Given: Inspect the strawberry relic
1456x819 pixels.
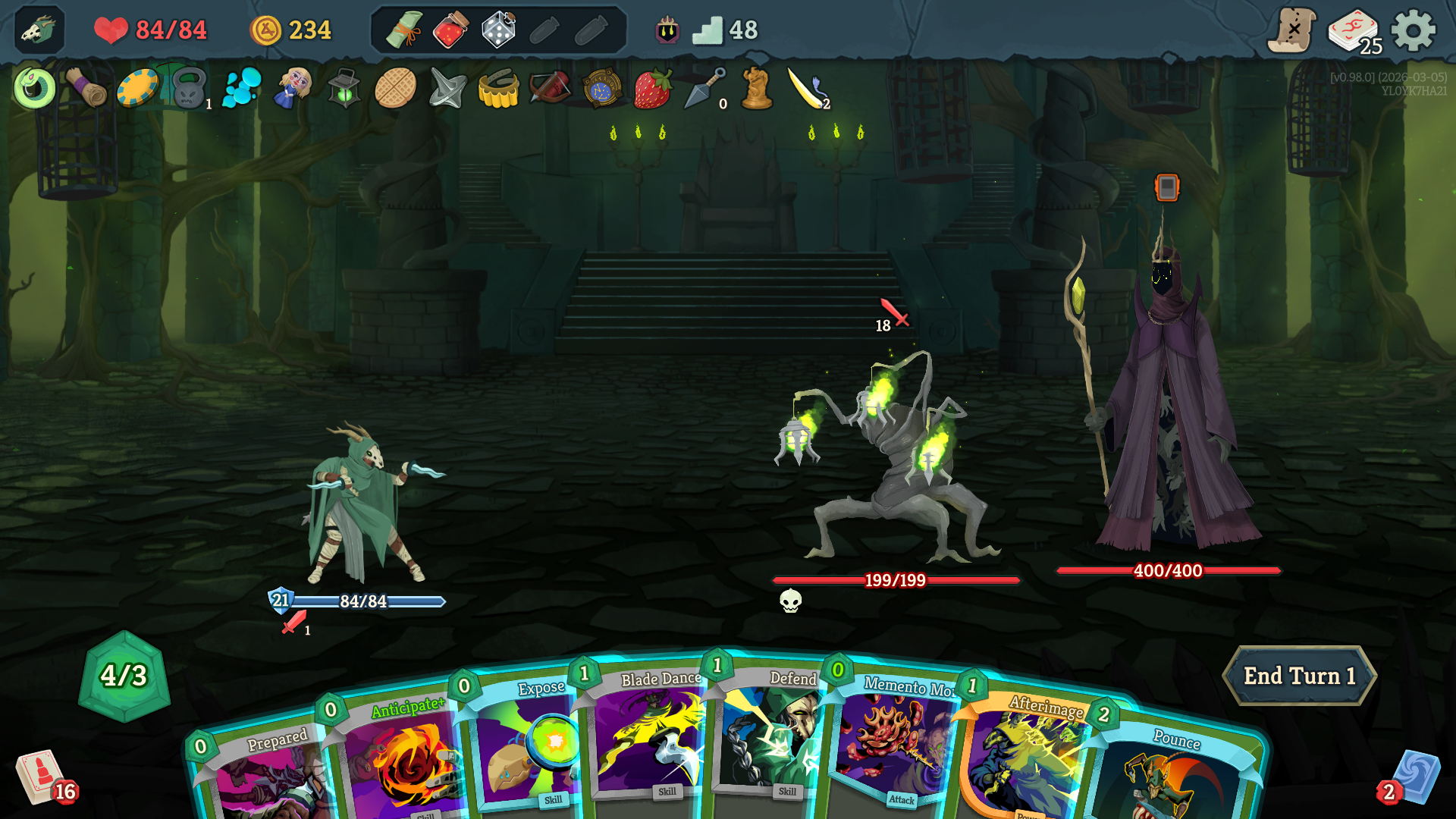Looking at the screenshot, I should [x=653, y=89].
